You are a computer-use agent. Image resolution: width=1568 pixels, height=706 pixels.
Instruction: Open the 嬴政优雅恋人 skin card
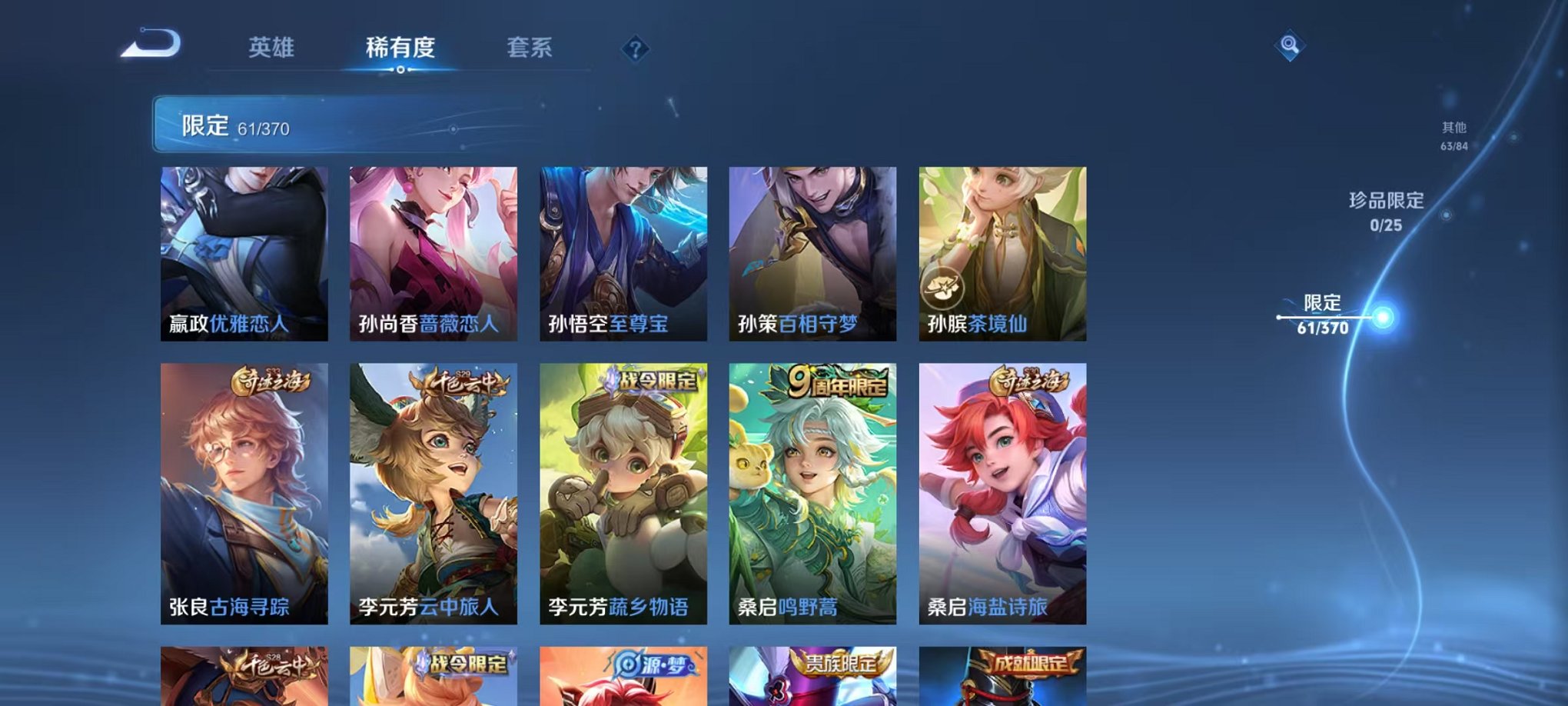(243, 254)
